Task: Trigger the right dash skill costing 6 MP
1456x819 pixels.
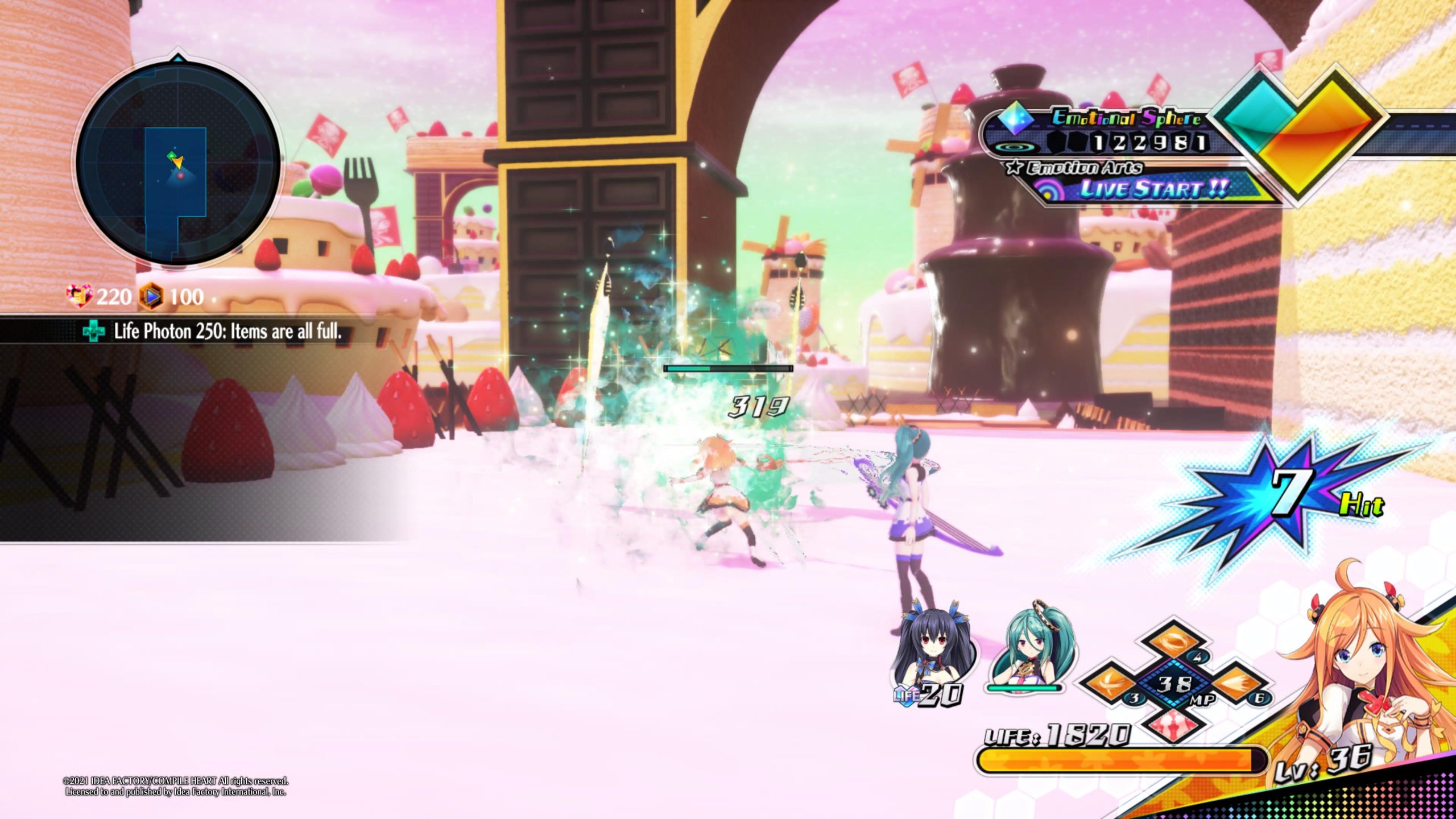Action: (1240, 685)
